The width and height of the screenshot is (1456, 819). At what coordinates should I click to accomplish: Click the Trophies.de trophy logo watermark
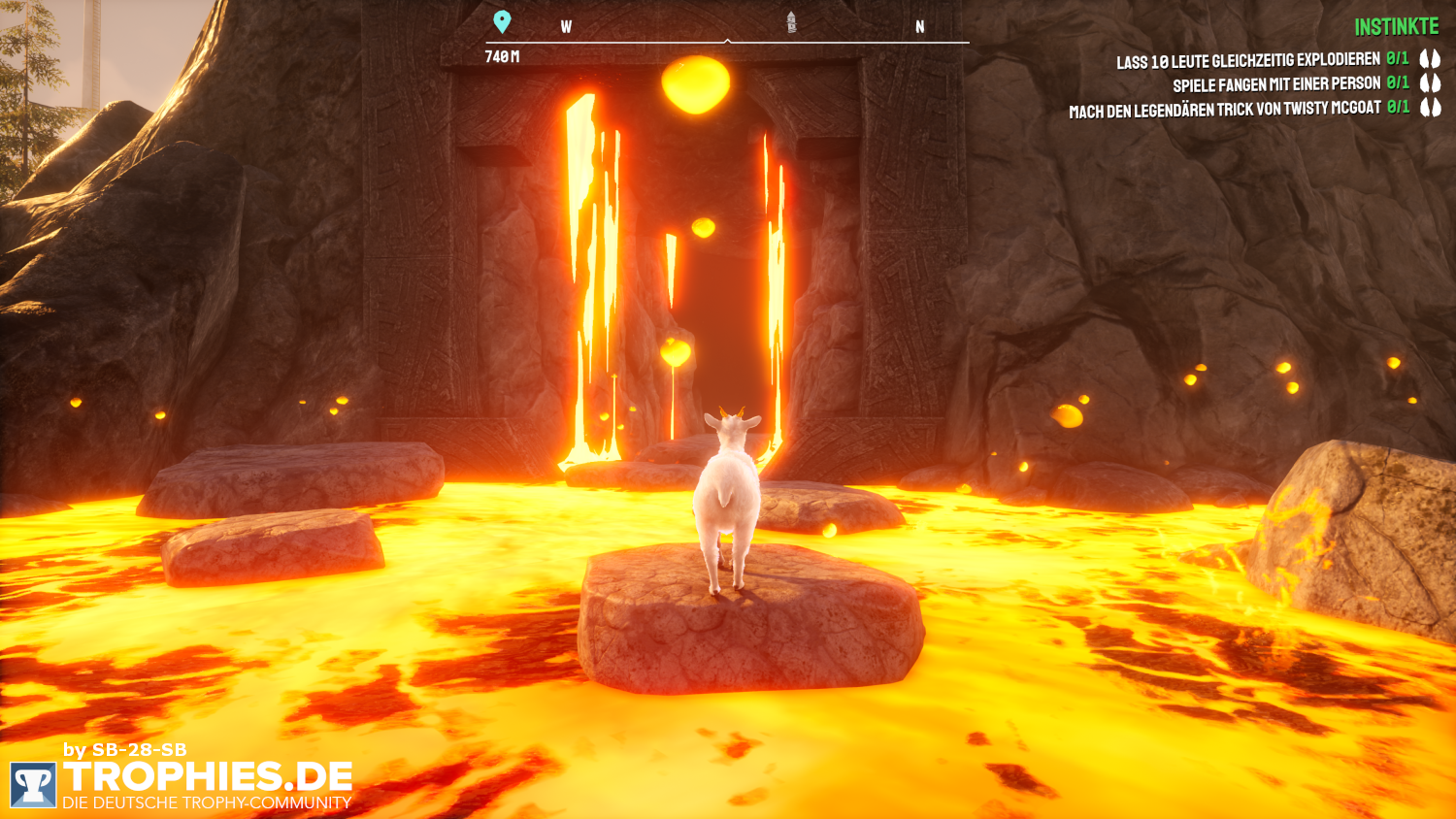tap(33, 784)
